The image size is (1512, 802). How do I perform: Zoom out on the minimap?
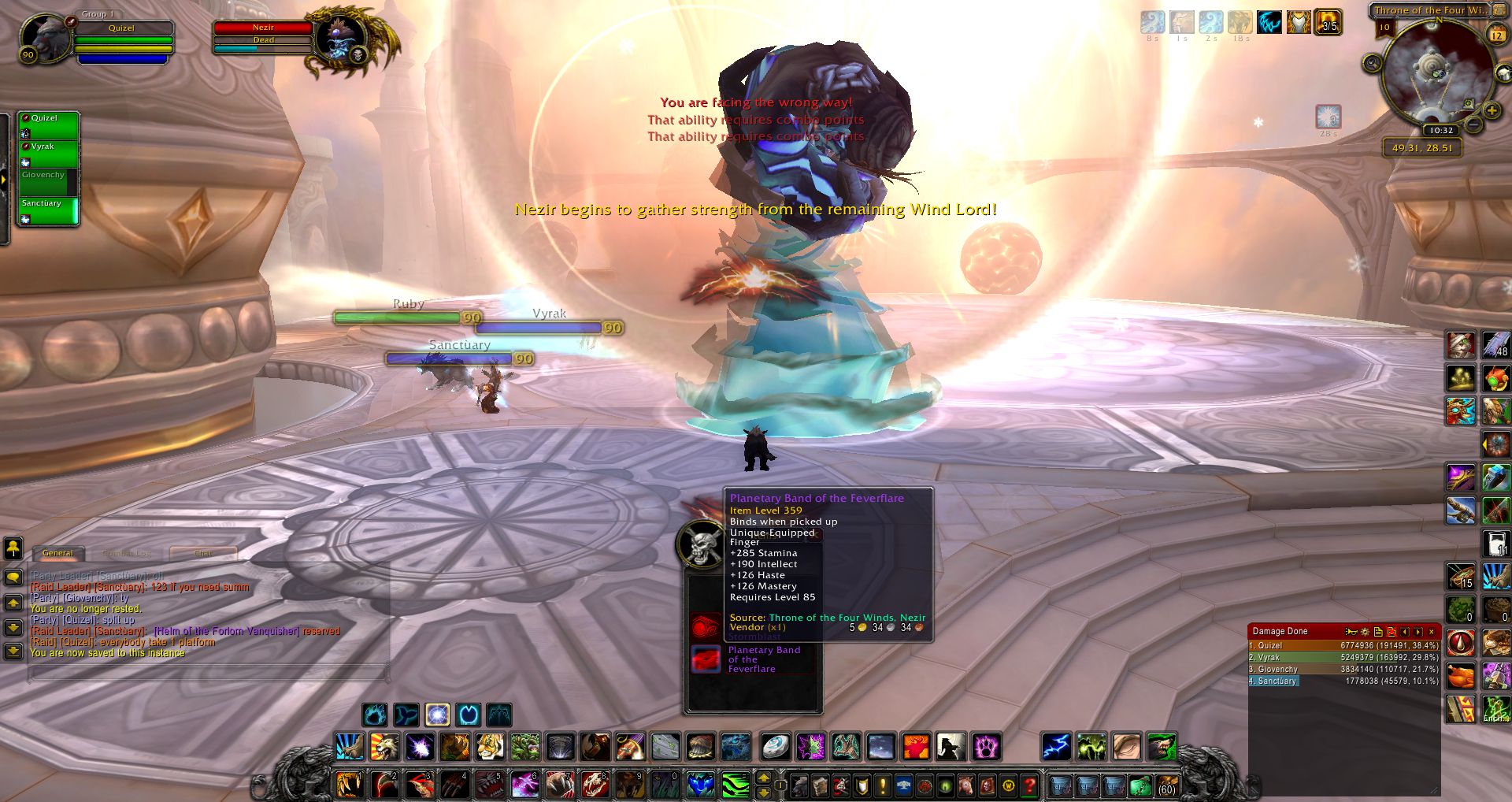tap(1473, 124)
